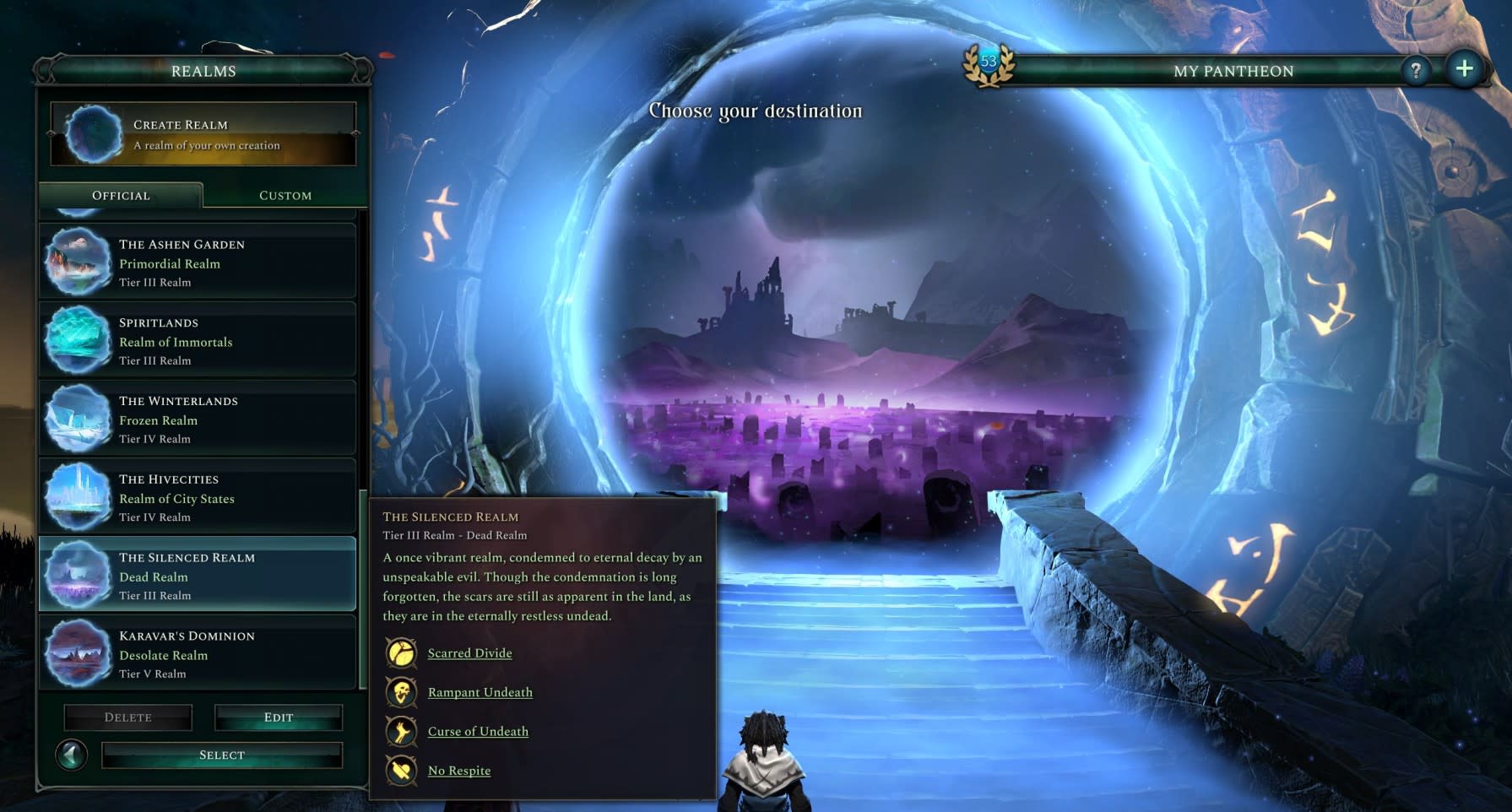The image size is (1512, 812).
Task: Select The Winterlands frozen realm entry
Action: coord(197,419)
